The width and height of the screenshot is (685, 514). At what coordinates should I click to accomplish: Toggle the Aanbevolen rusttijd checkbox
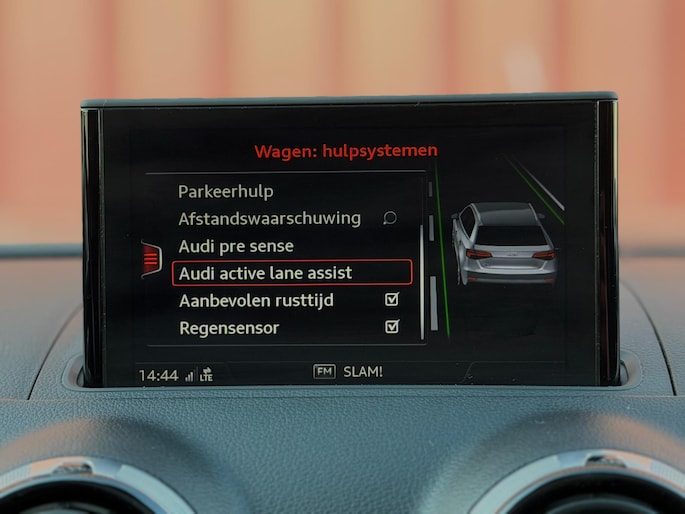tap(392, 299)
